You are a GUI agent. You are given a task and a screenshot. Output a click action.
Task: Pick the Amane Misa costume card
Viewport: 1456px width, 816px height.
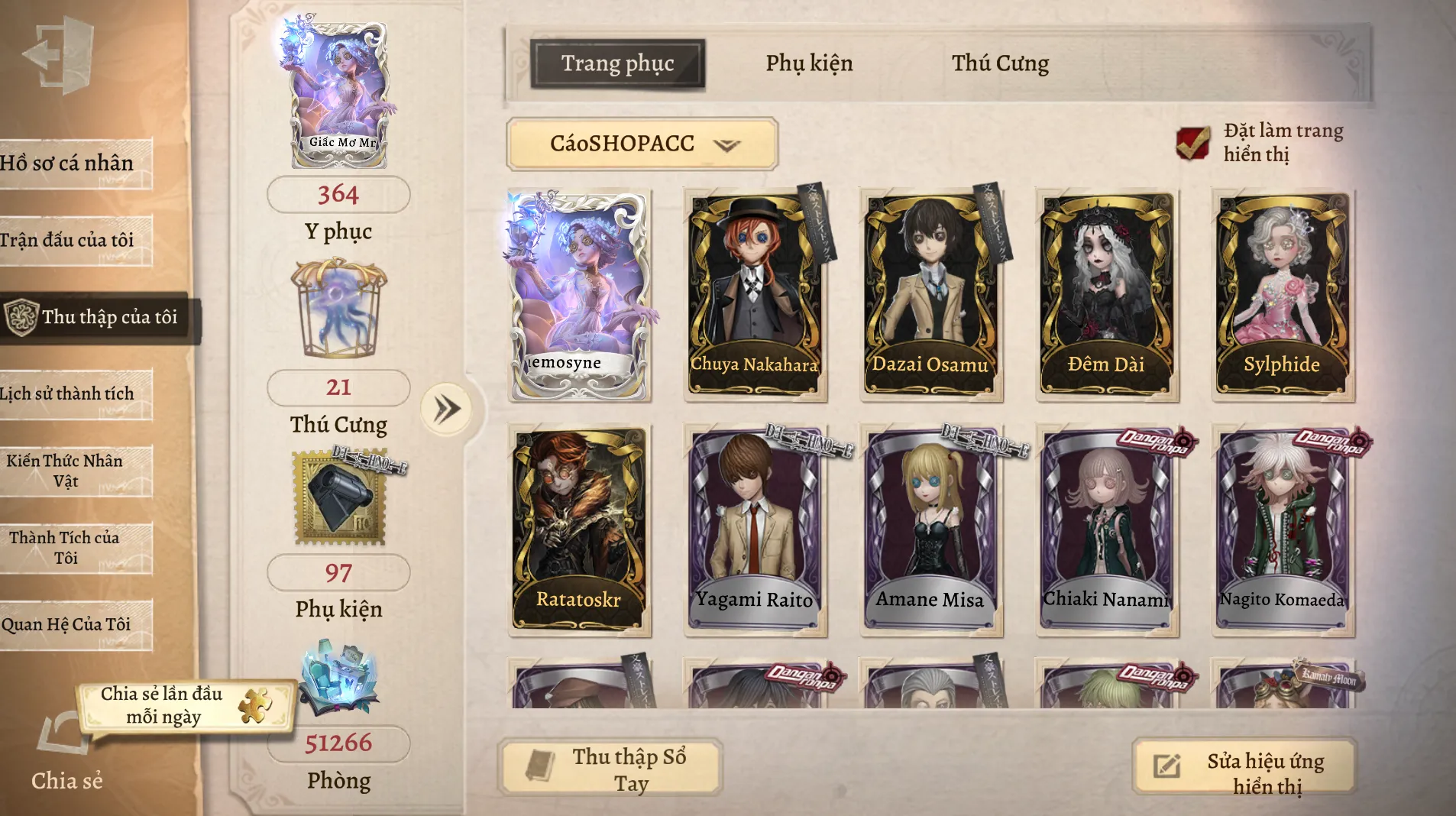[930, 530]
